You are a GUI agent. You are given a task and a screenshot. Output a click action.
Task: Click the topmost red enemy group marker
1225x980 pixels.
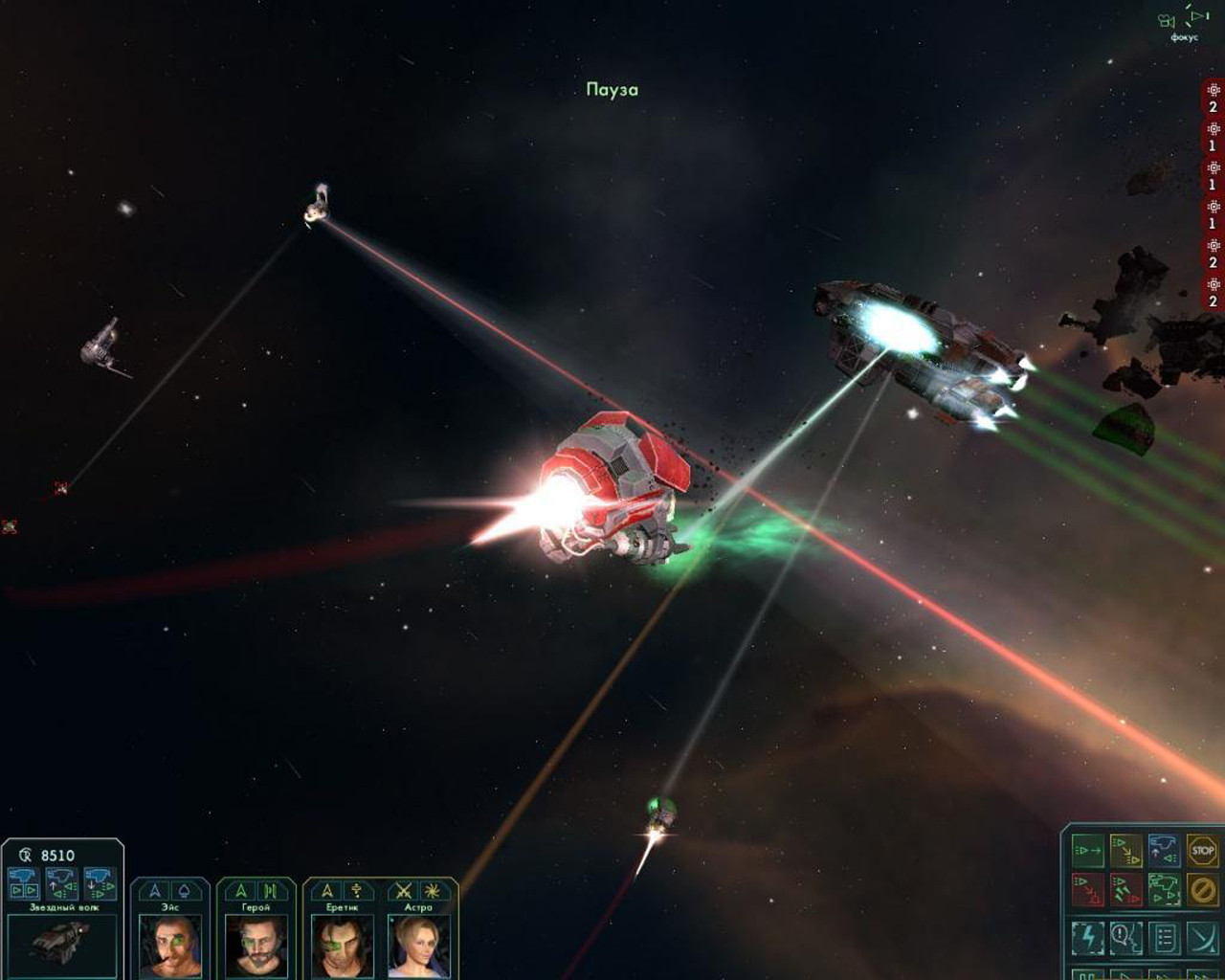pyautogui.click(x=1213, y=98)
